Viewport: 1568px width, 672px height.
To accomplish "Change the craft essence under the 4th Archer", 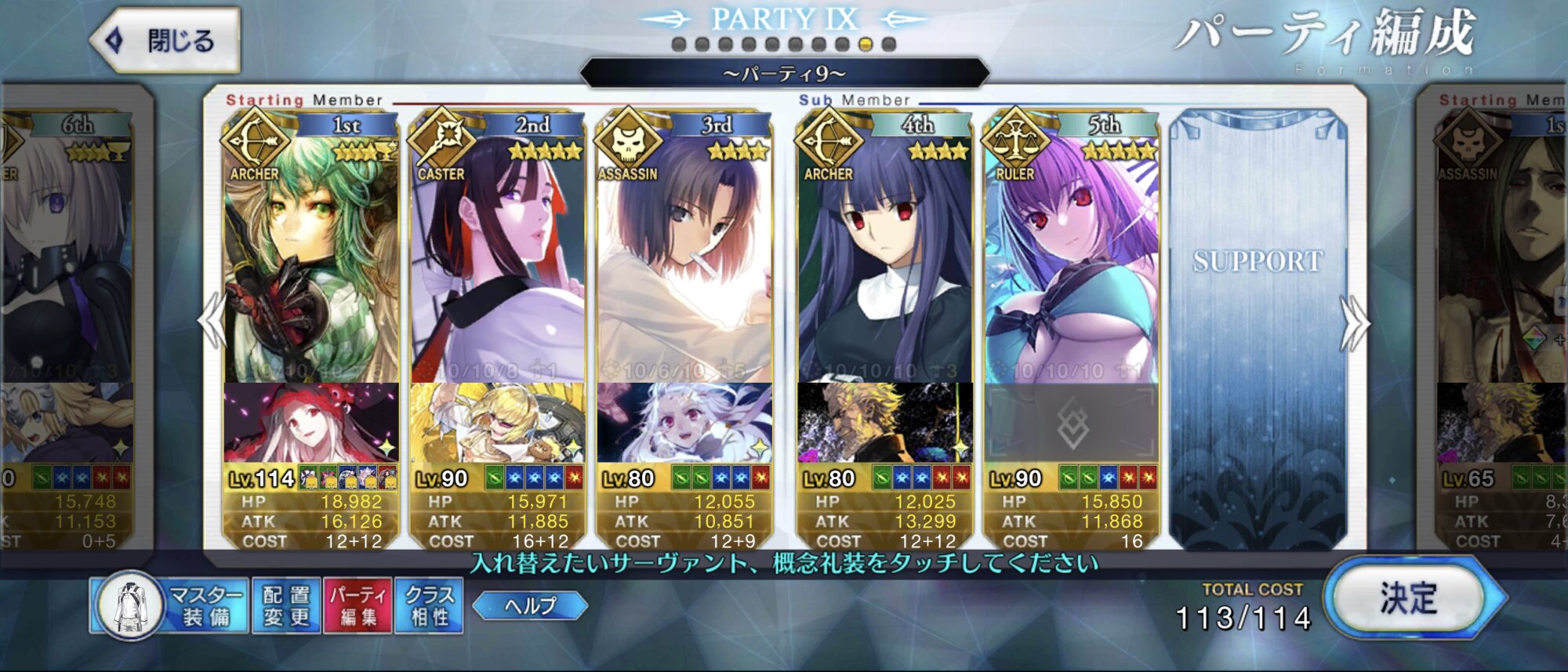I will [884, 423].
